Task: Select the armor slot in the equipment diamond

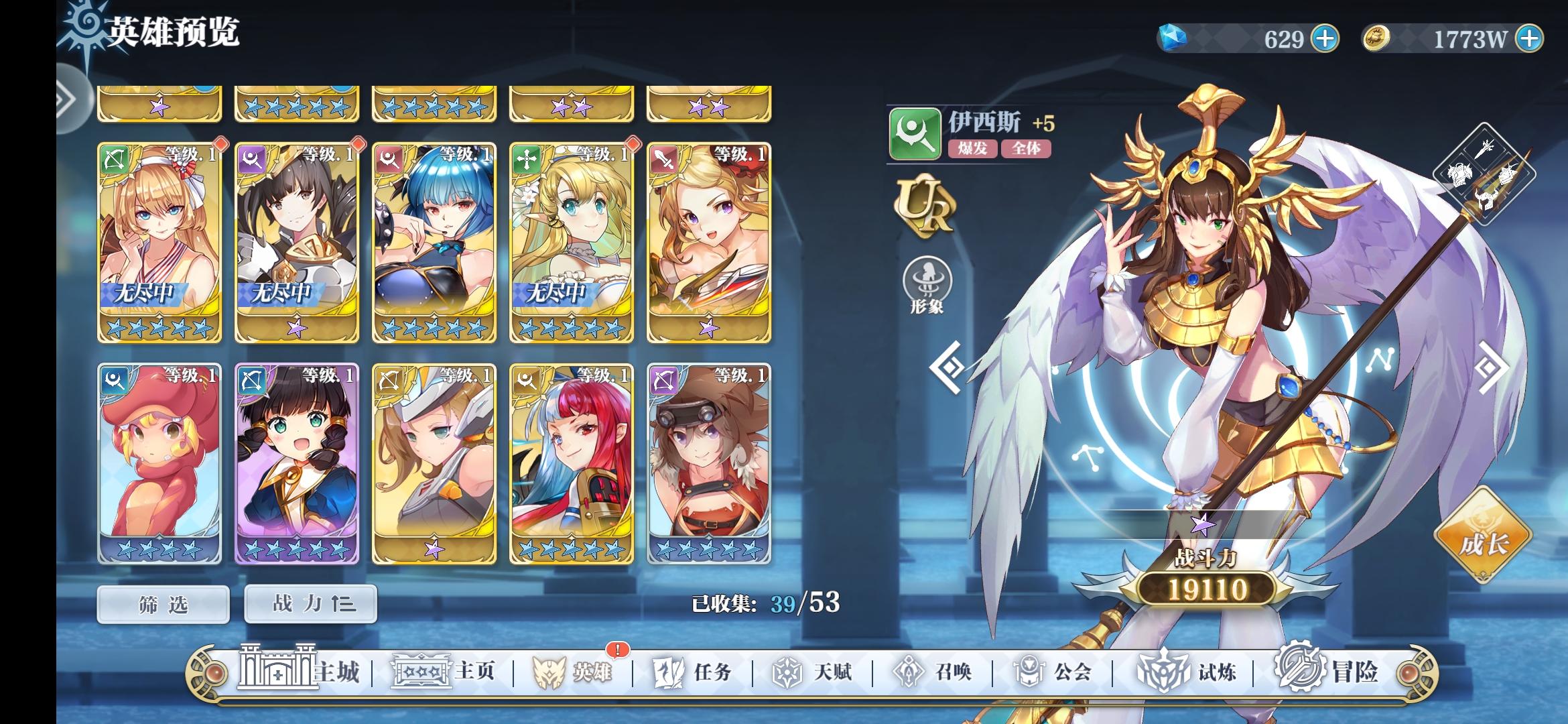Action: [x=1459, y=173]
